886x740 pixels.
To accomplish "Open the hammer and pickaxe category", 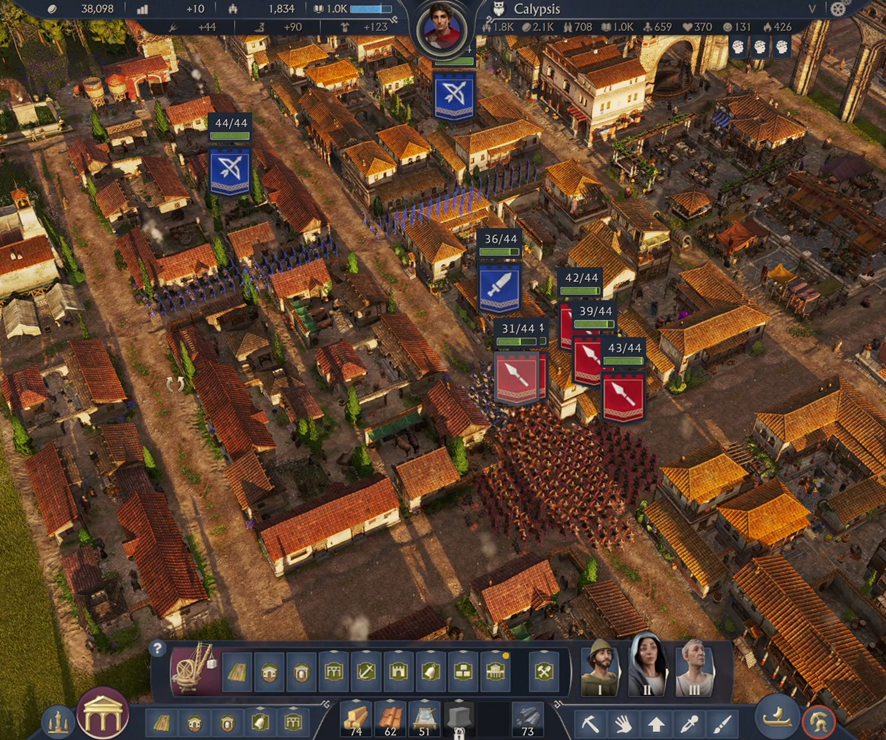I will (x=544, y=672).
